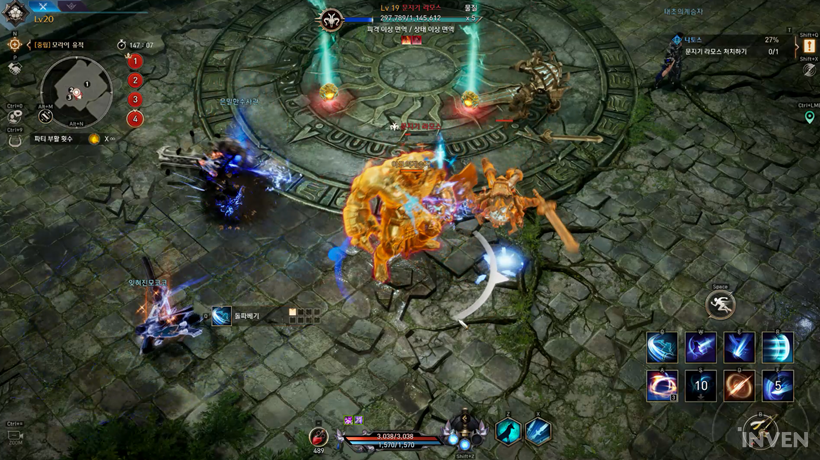The width and height of the screenshot is (820, 460).
Task: Cast the E-slot downward blade skill
Action: 740,347
